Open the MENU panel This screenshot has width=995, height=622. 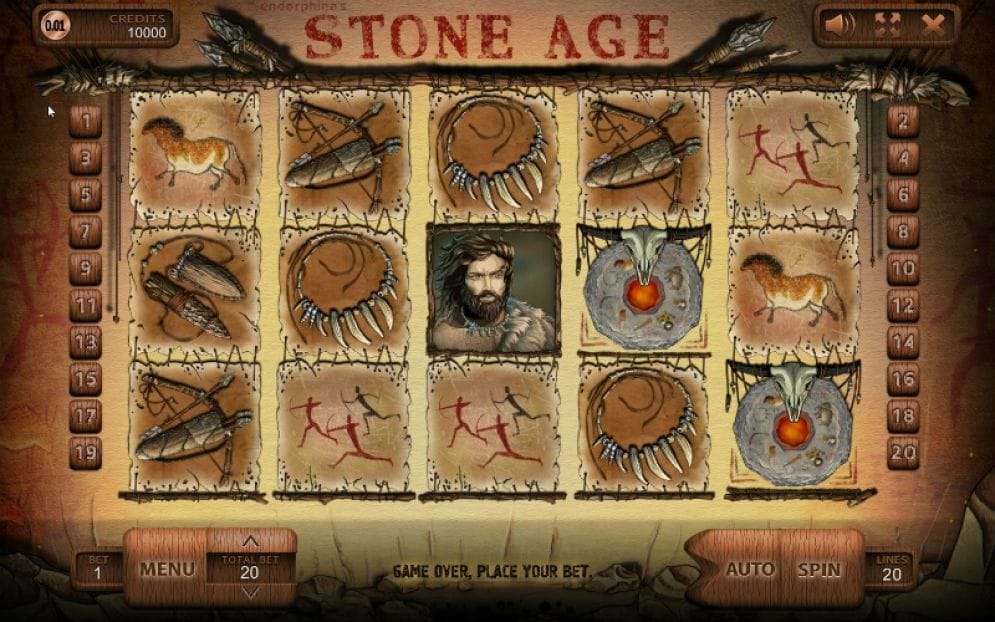click(167, 569)
